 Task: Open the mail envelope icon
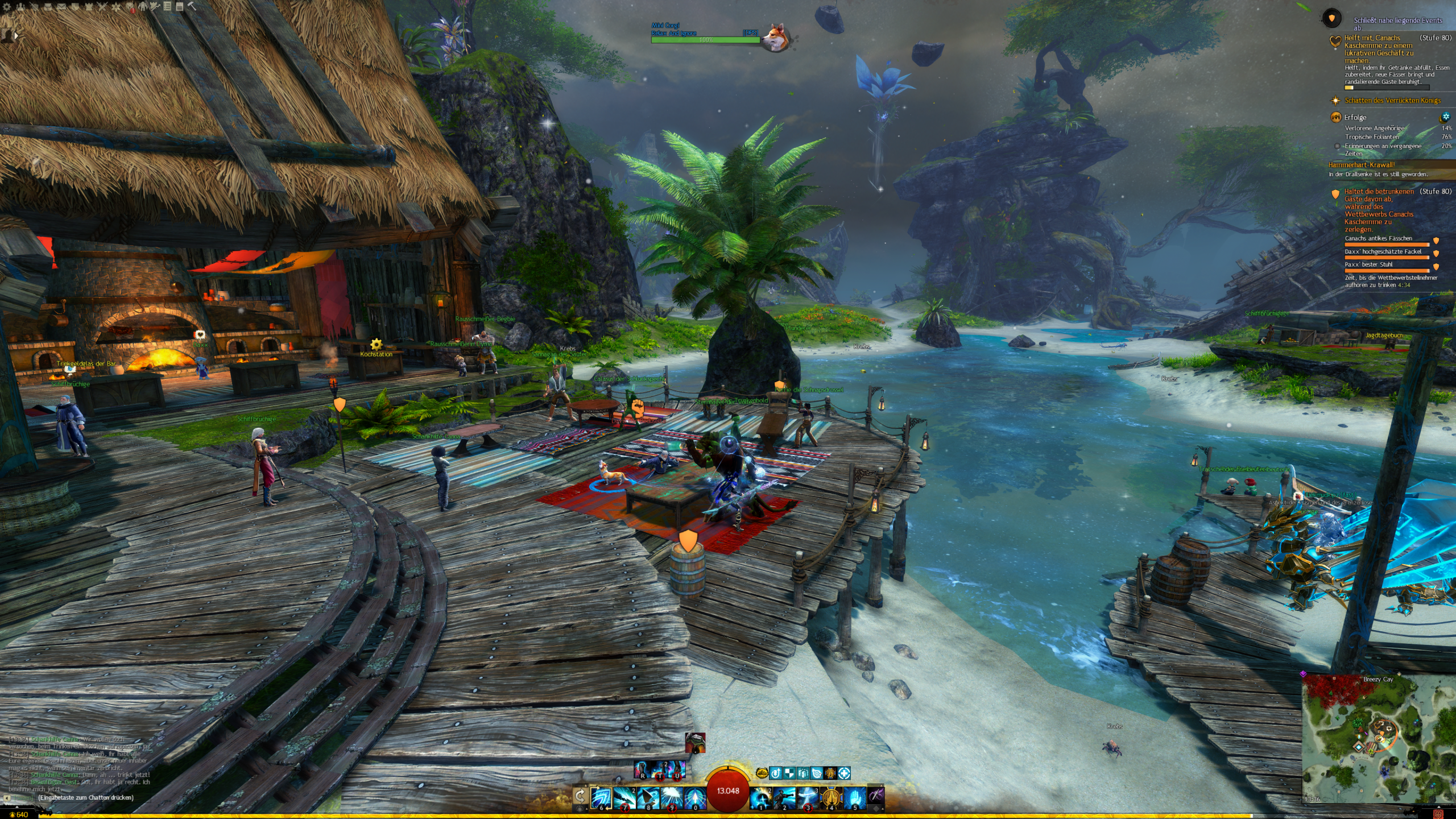click(x=61, y=7)
